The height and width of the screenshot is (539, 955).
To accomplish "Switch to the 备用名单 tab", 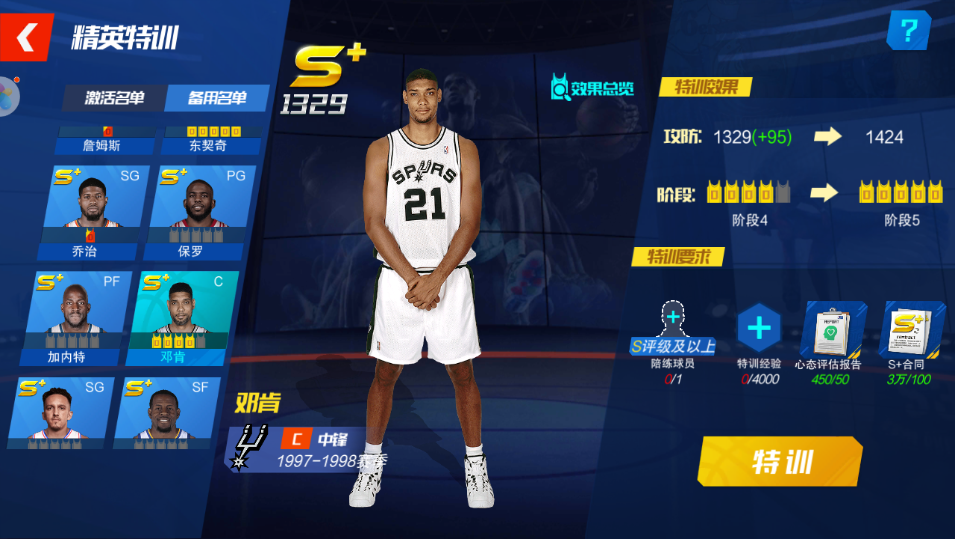I will pos(217,98).
